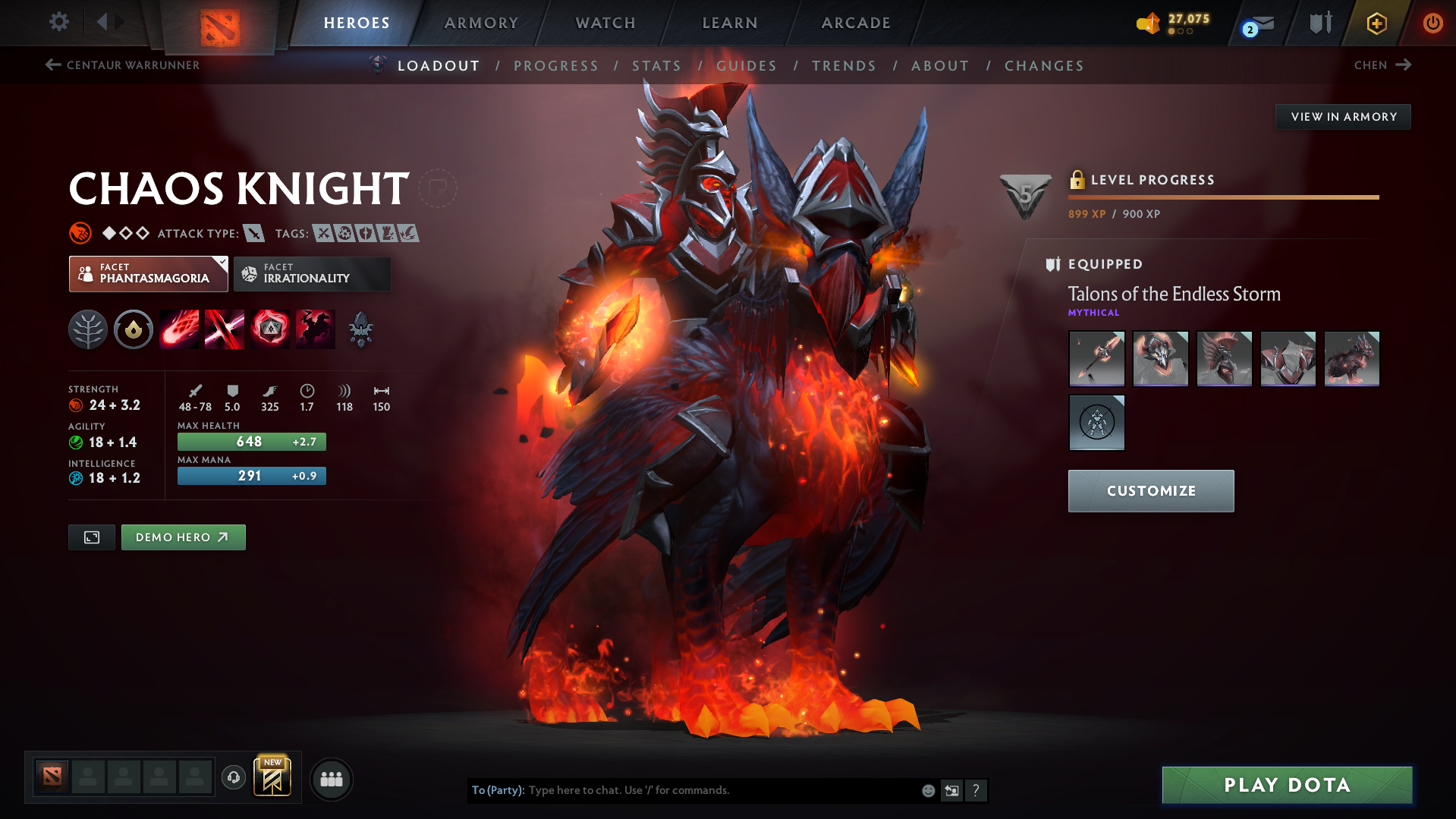Switch to the STATS tab
This screenshot has width=1456, height=819.
(x=656, y=66)
